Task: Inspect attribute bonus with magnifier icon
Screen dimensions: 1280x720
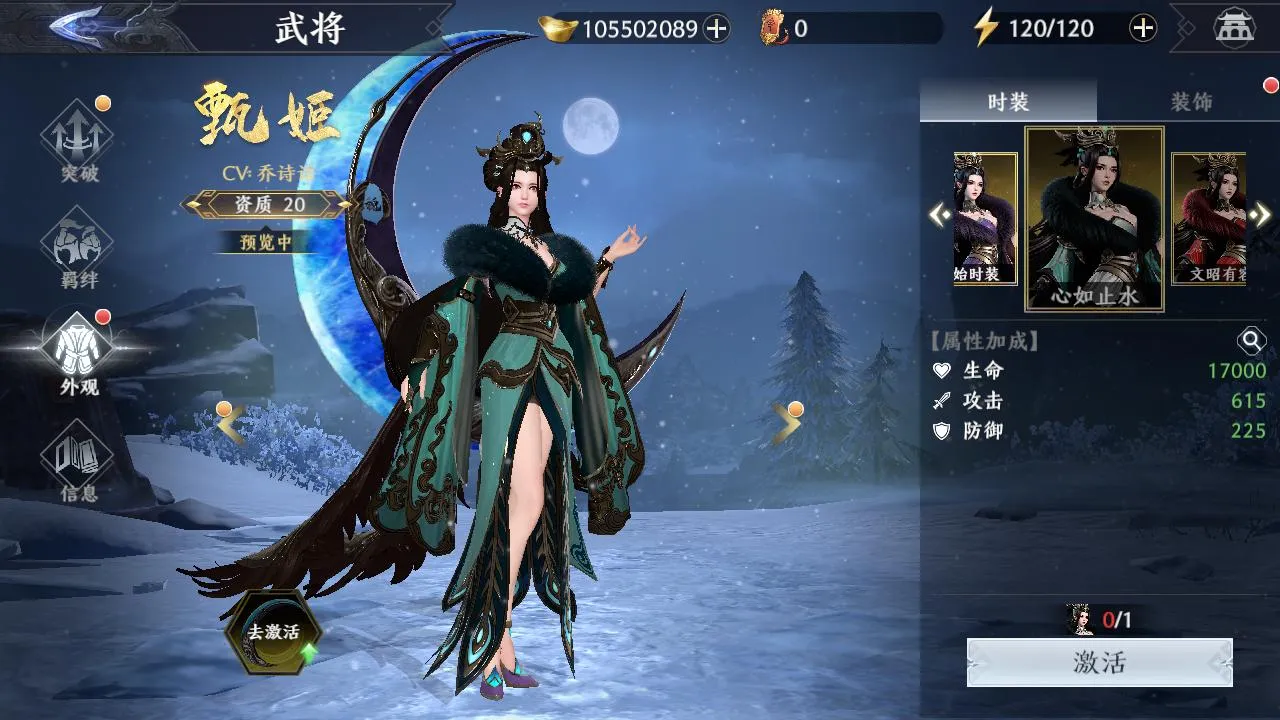Action: (x=1251, y=341)
